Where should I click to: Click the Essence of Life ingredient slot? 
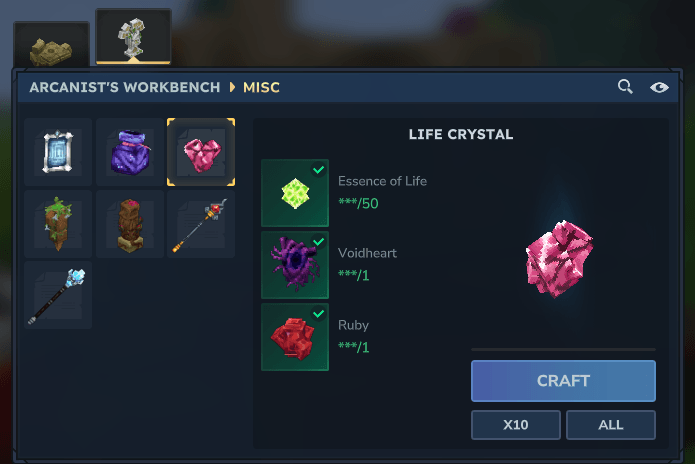click(x=294, y=193)
